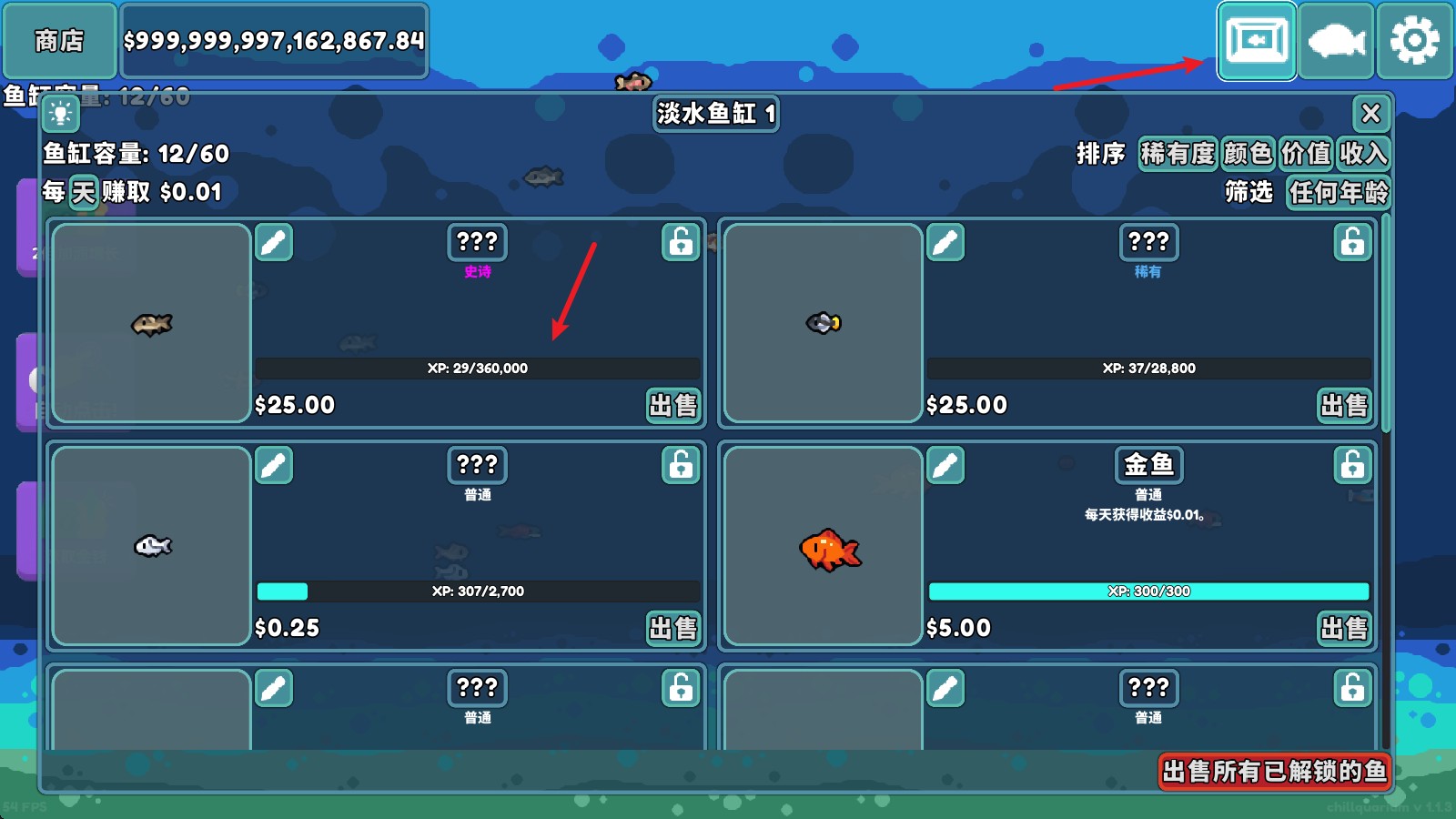Image resolution: width=1456 pixels, height=819 pixels.
Task: Sort fish by 价值 value
Action: 1303,155
